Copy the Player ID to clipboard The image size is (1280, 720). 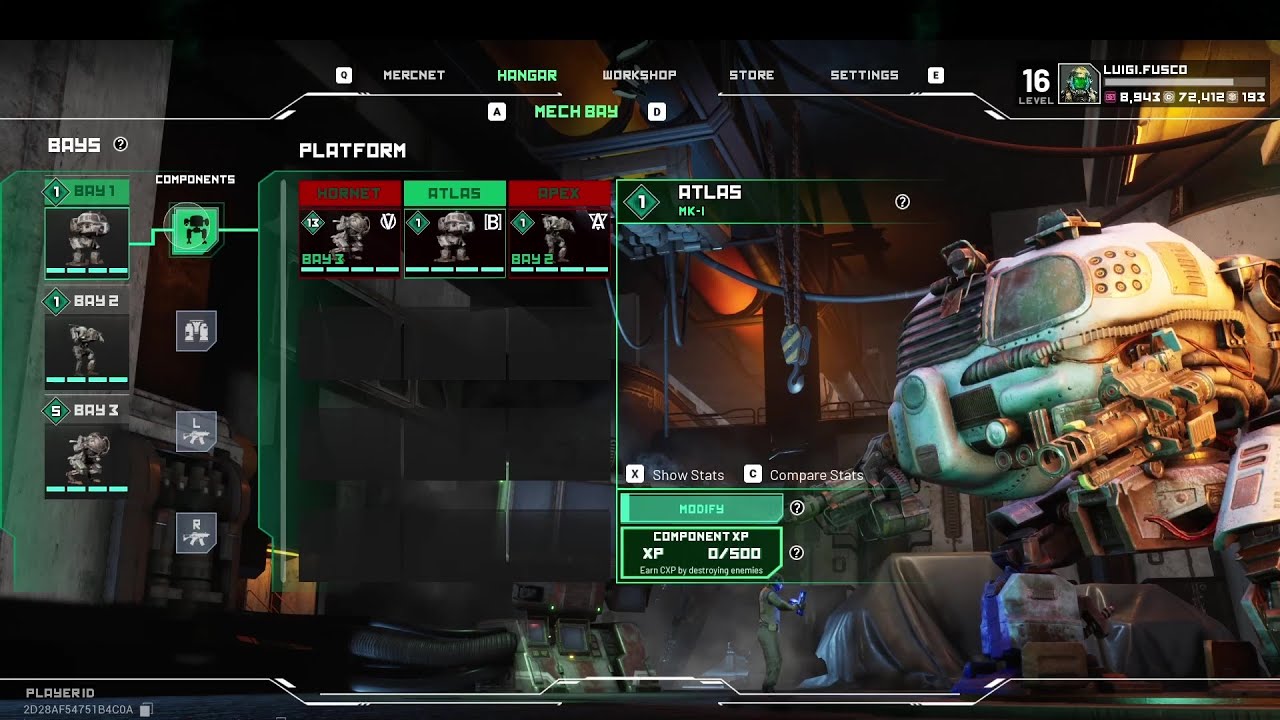[146, 710]
